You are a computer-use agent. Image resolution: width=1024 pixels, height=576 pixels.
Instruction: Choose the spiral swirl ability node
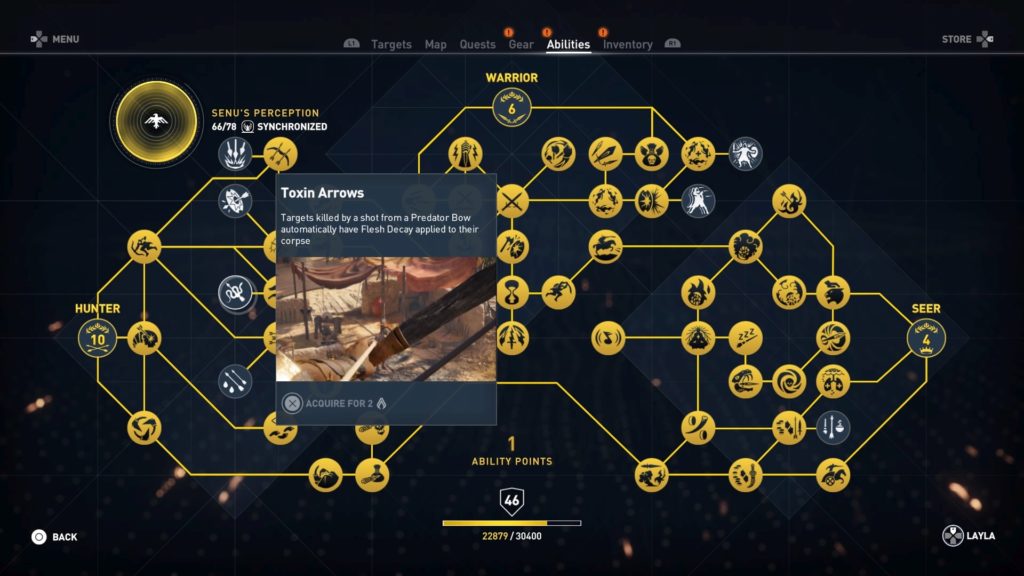pos(789,381)
